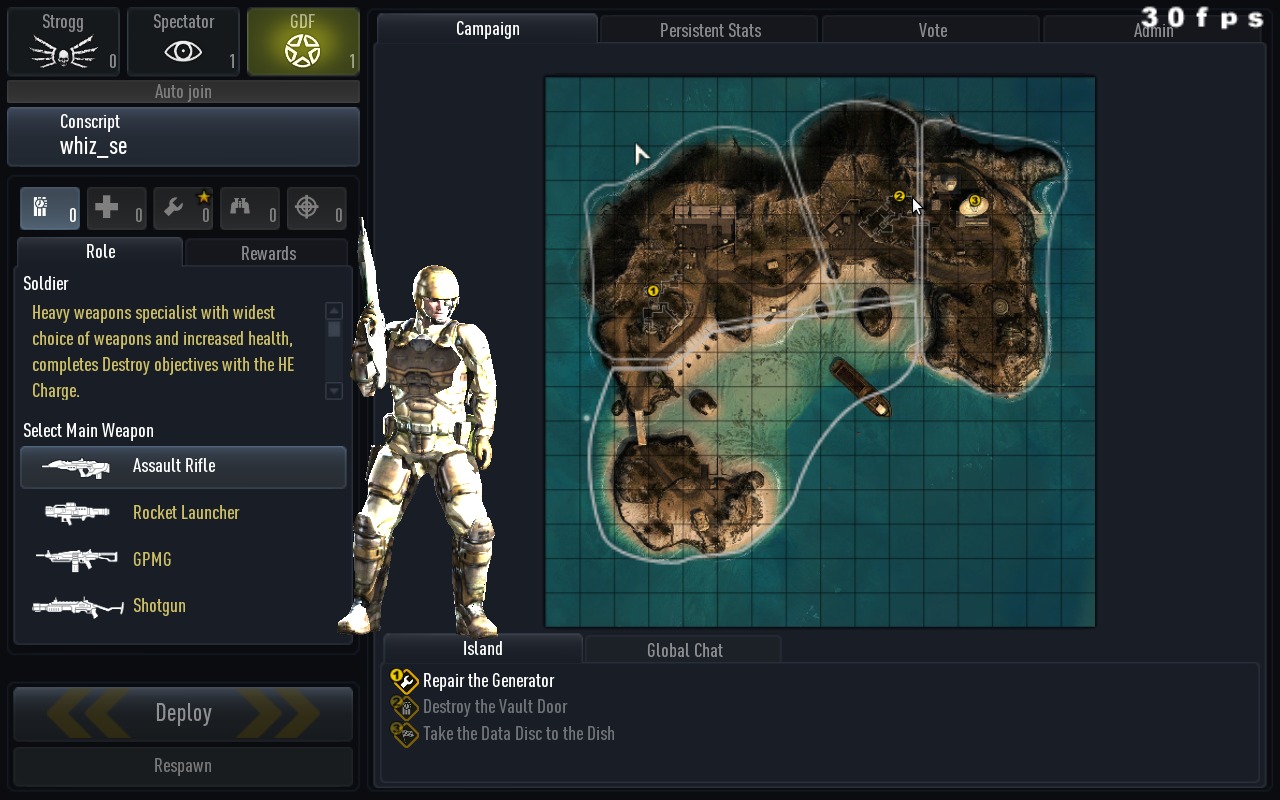Choose the Rocket Launcher weapon
This screenshot has height=800, width=1280.
click(185, 513)
